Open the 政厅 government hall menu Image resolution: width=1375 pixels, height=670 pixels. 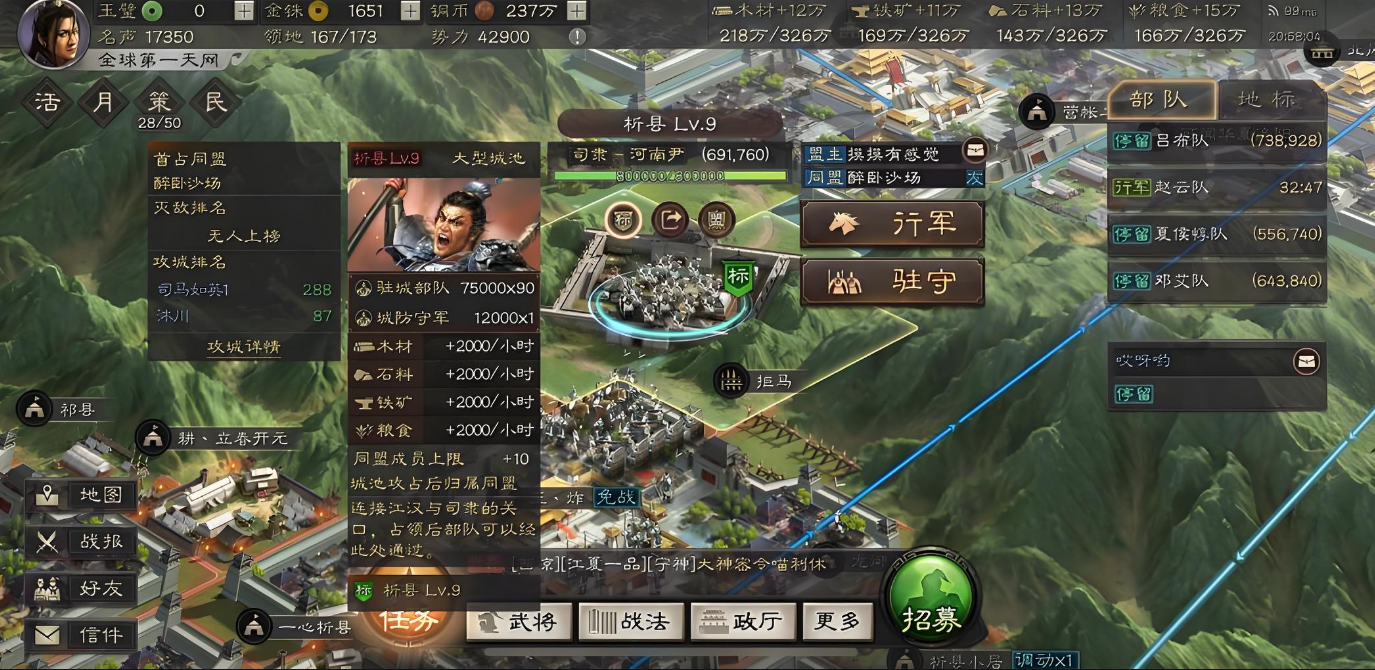click(742, 621)
